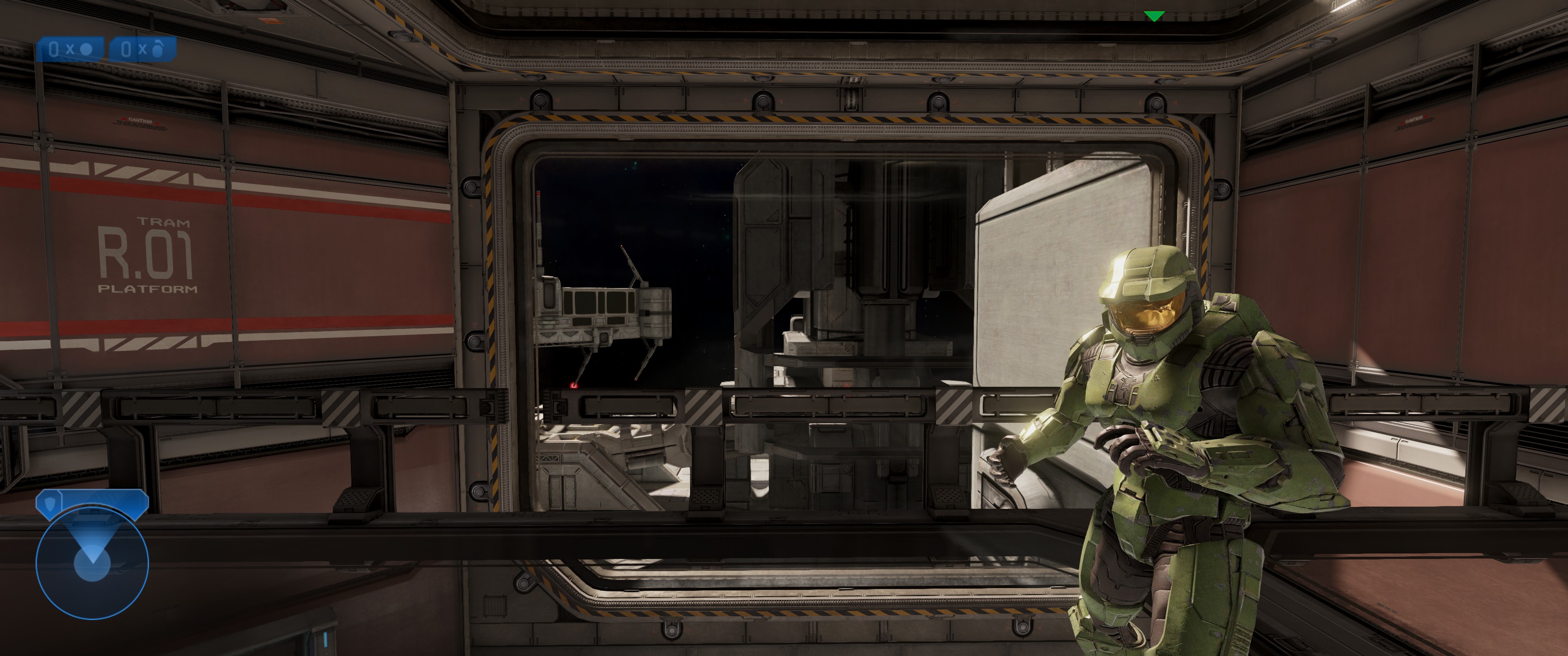Click the green waypoint arrow marker
The width and height of the screenshot is (1568, 656).
(x=1154, y=16)
